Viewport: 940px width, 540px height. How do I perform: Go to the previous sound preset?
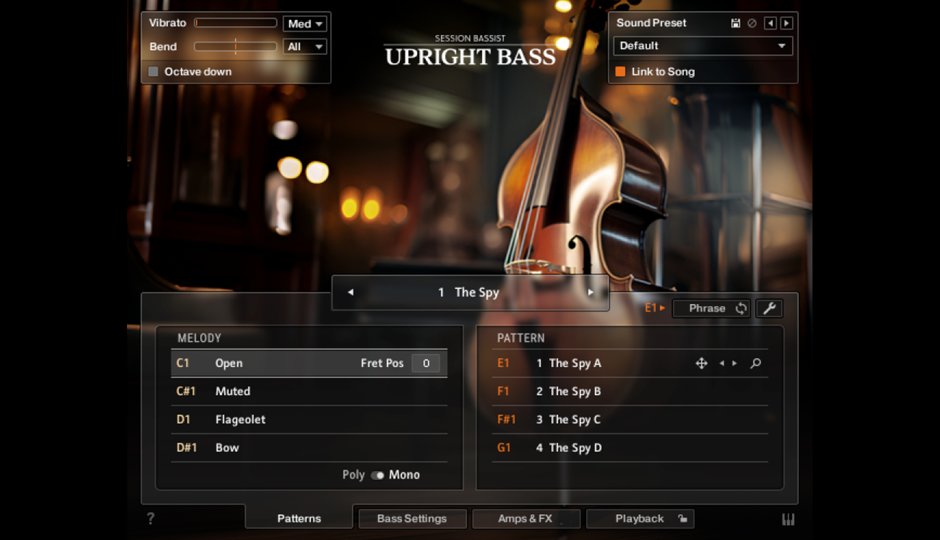(x=770, y=23)
